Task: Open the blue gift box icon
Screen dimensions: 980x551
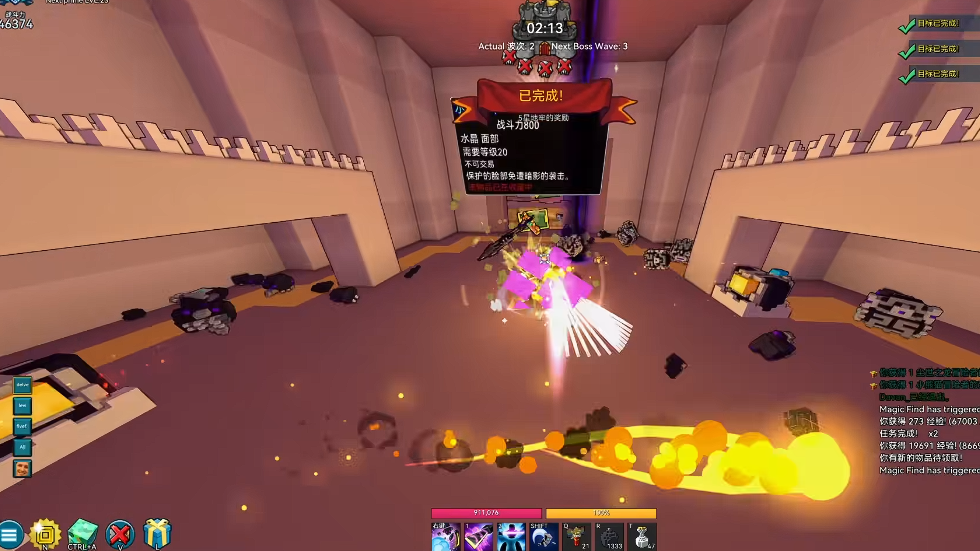Action: point(157,534)
